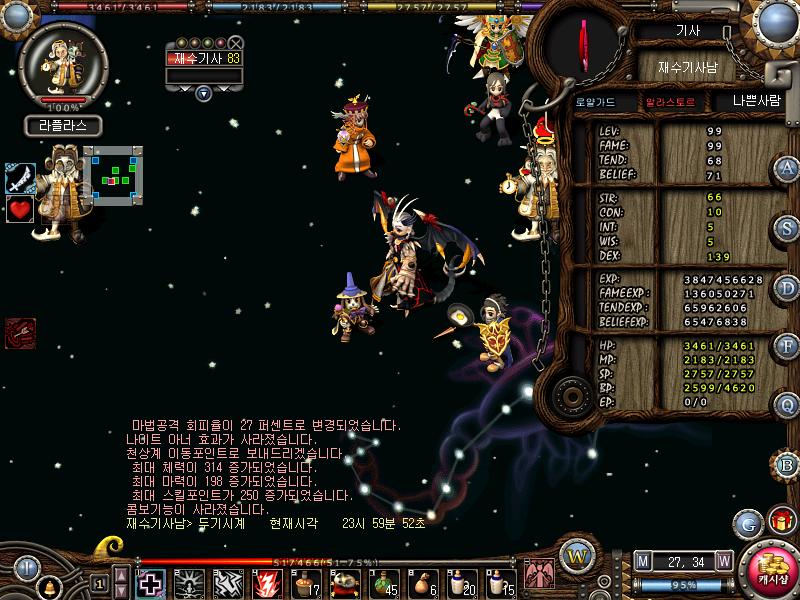Click the round A side button
This screenshot has width=800, height=600.
[x=787, y=168]
